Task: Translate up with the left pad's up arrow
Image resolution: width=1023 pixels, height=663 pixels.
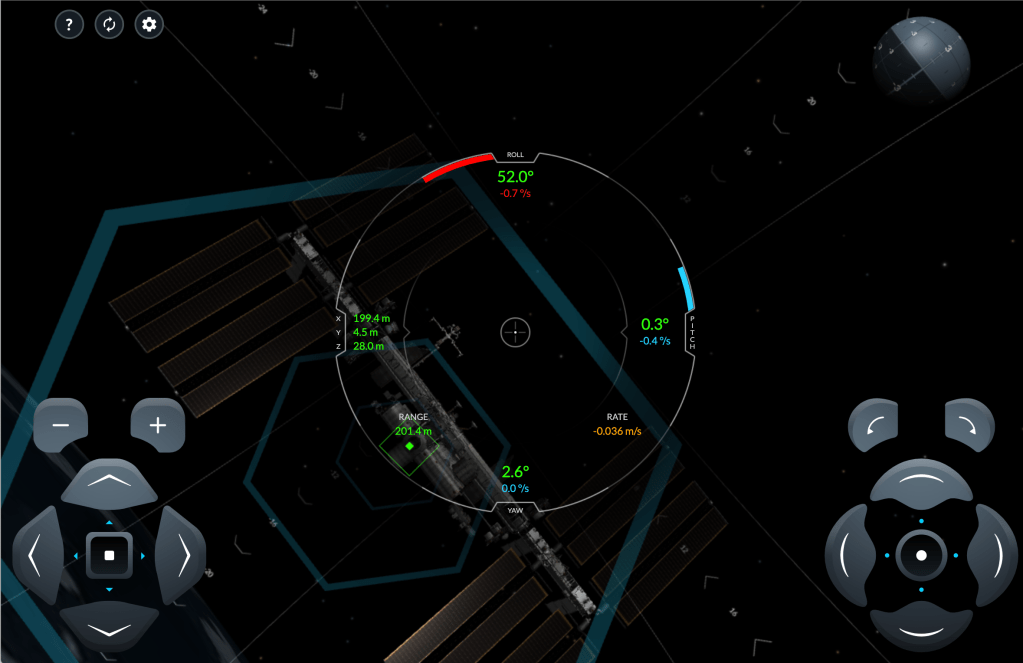Action: pos(109,484)
